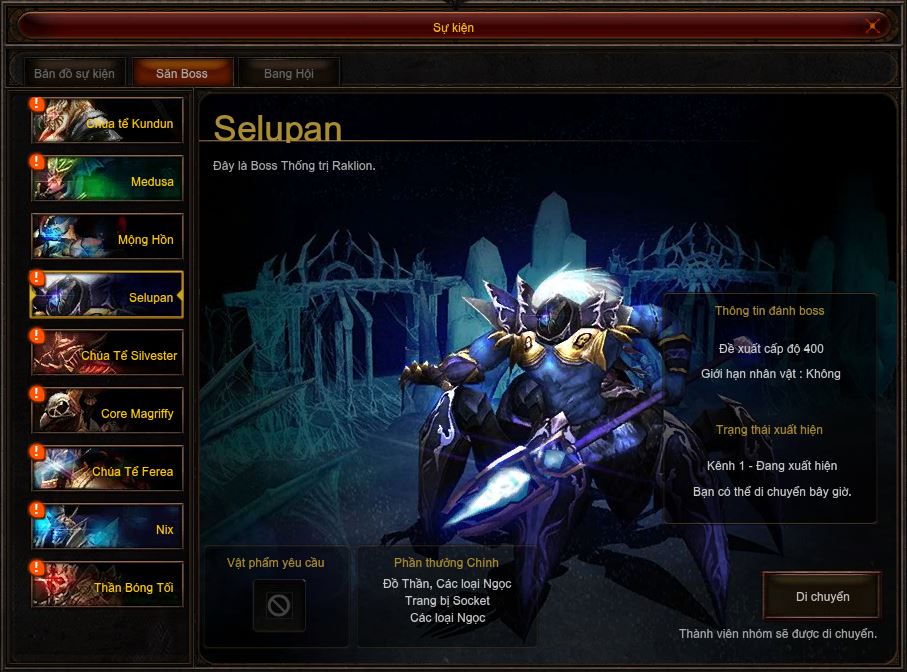Open the Thần Bóng Tối boss
This screenshot has width=907, height=672.
108,586
